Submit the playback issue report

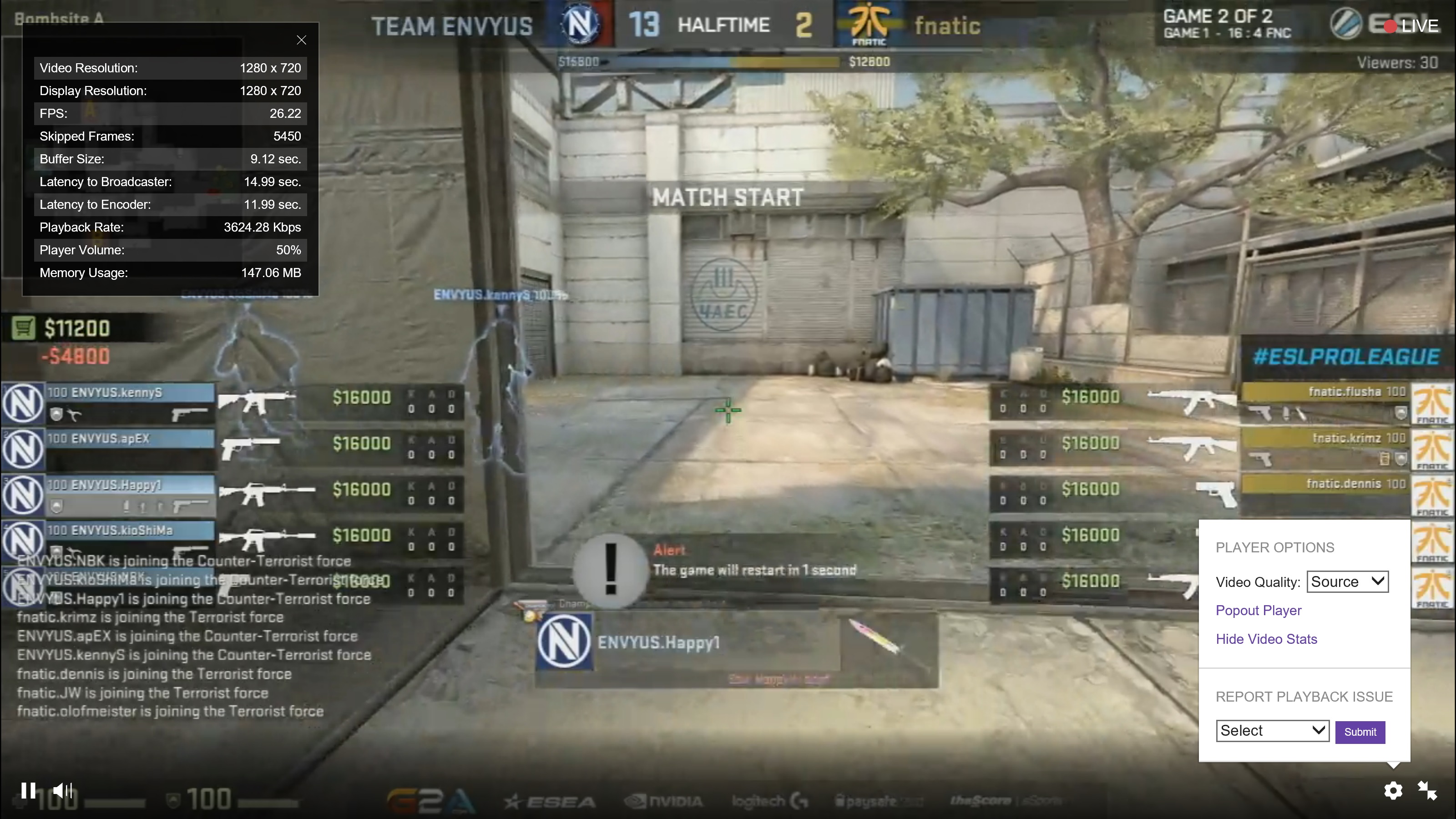[x=1360, y=731]
